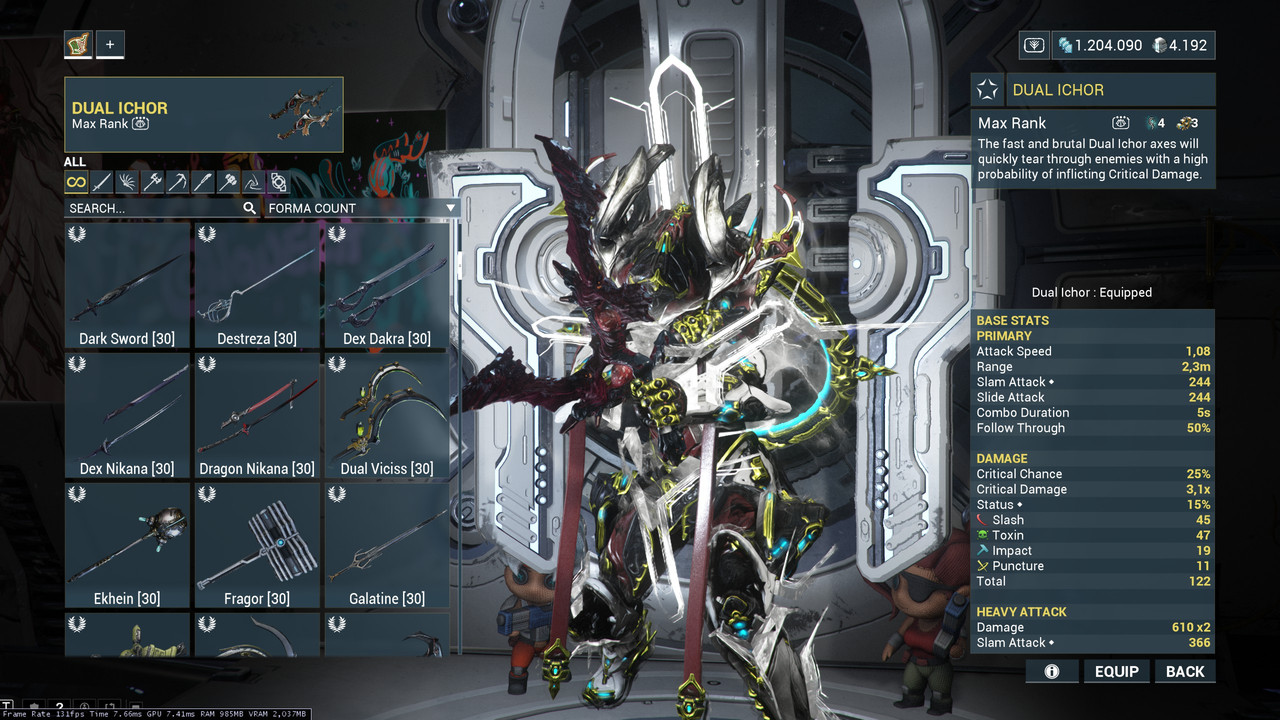The height and width of the screenshot is (720, 1280).
Task: Mark Dual Ichor as favorite with the star
Action: click(x=988, y=90)
